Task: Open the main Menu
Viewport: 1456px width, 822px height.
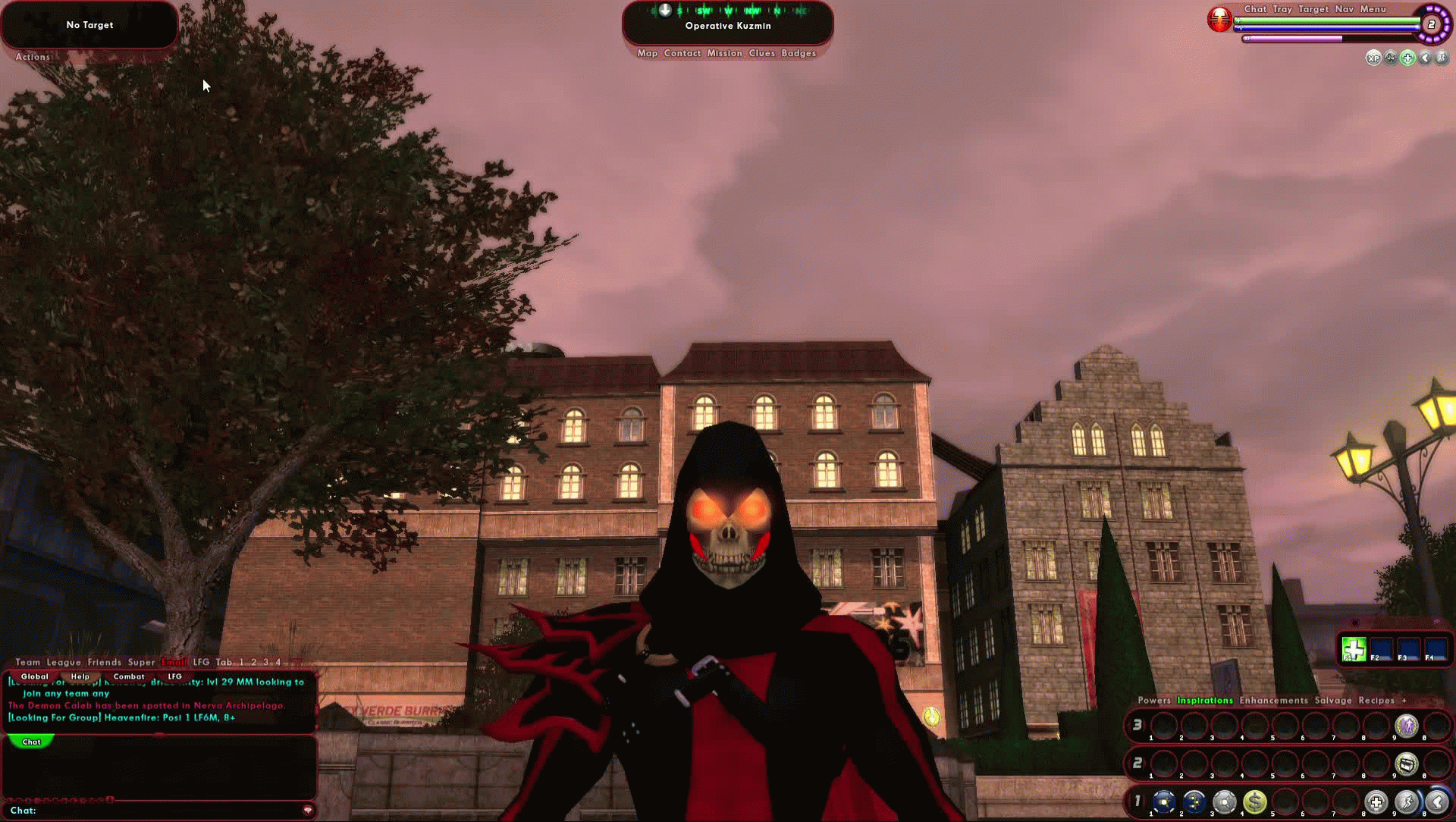Action: tap(1373, 9)
